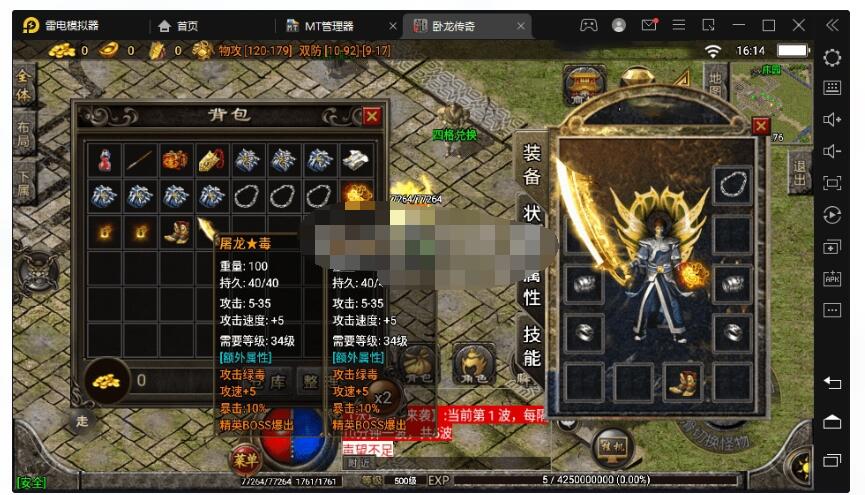Viewport: 865px width, 495px height.
Task: Switch to the 装备 equipment tab
Action: point(531,164)
